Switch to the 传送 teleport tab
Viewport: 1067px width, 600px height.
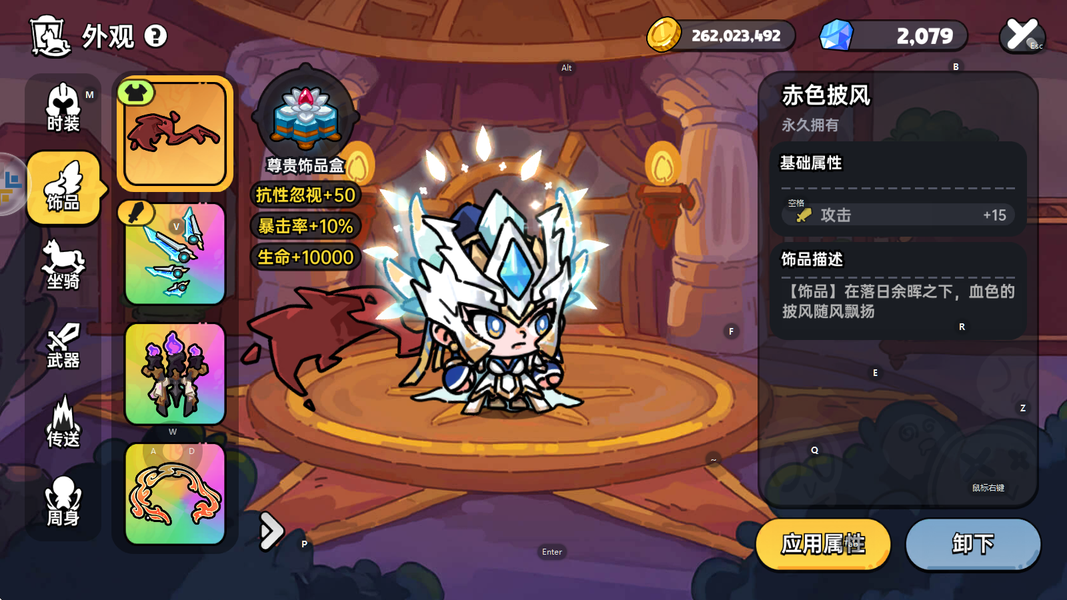tap(63, 423)
